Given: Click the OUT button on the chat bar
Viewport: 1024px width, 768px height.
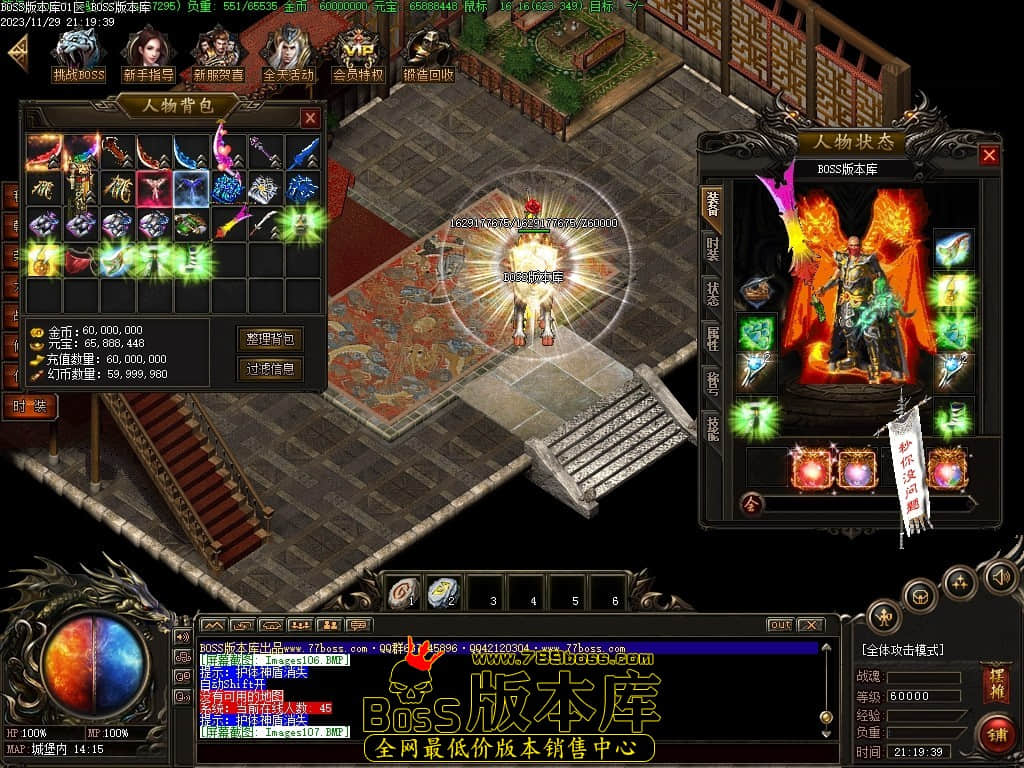Looking at the screenshot, I should click(780, 625).
